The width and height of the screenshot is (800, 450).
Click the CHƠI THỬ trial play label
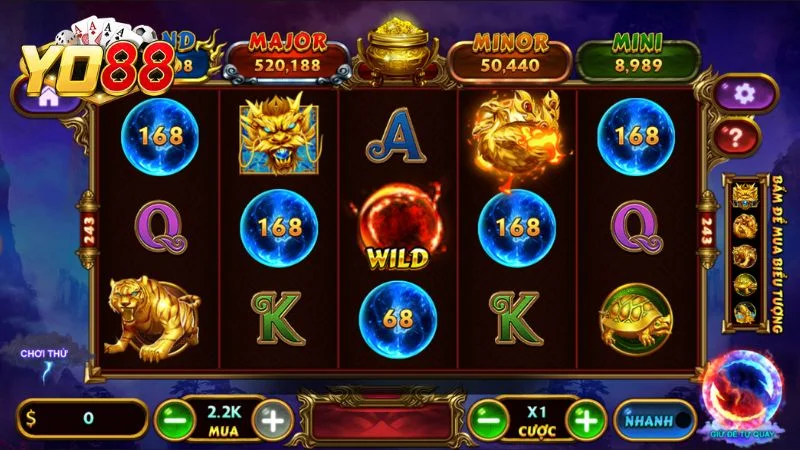tap(42, 354)
